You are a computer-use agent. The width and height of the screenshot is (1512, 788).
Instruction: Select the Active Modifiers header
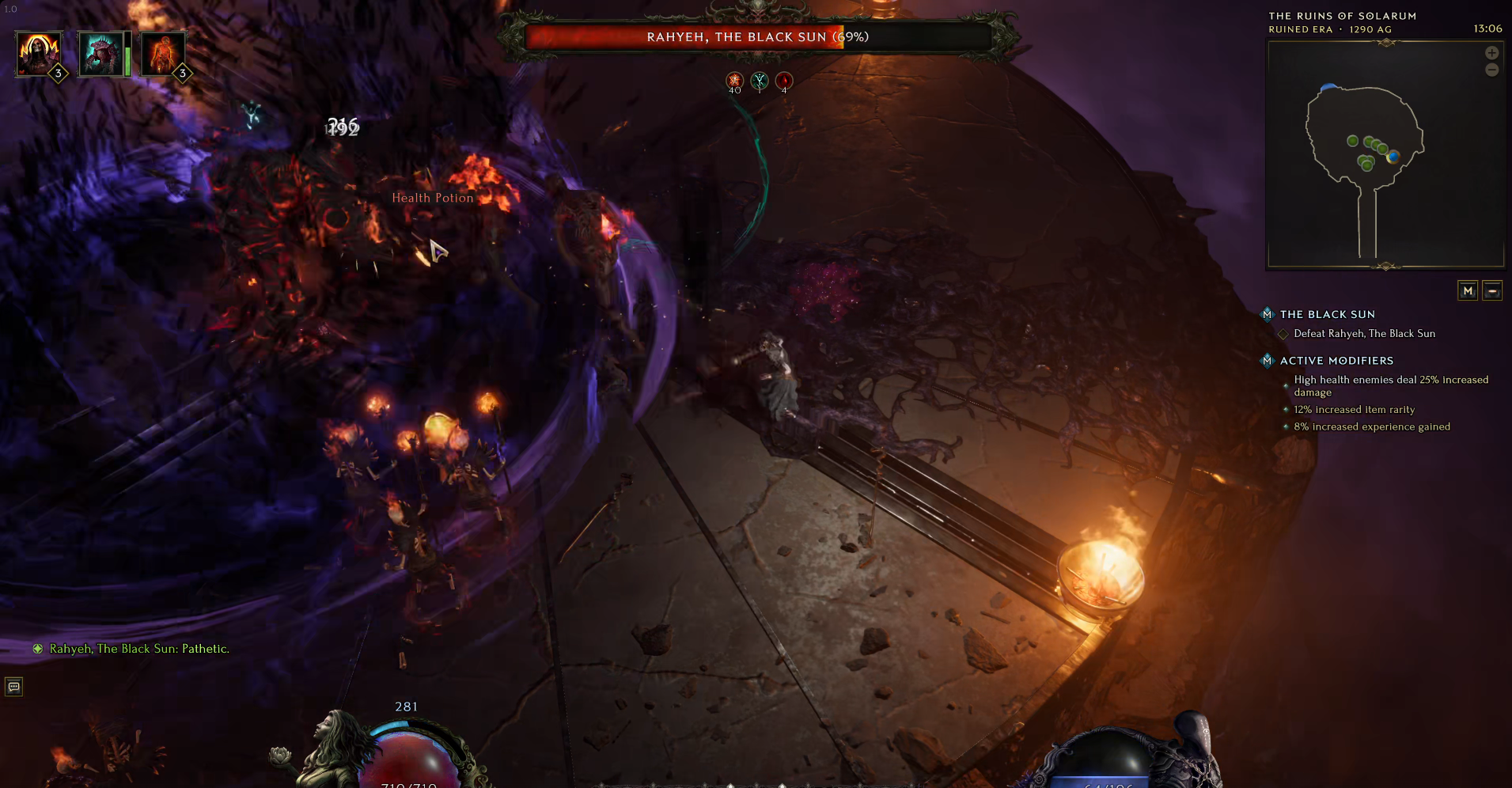[1336, 361]
